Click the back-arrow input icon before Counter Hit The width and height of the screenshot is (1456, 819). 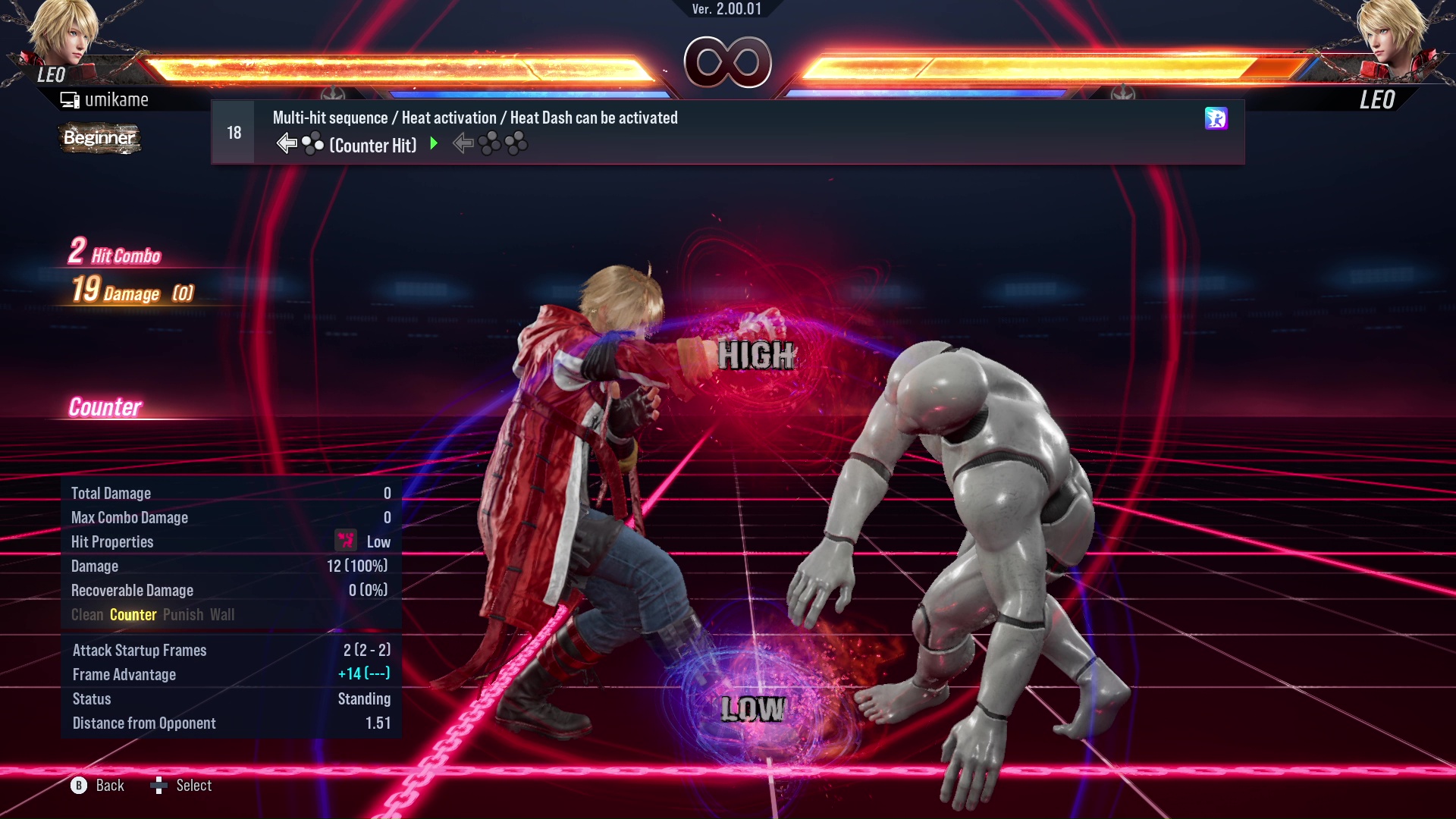(x=286, y=142)
